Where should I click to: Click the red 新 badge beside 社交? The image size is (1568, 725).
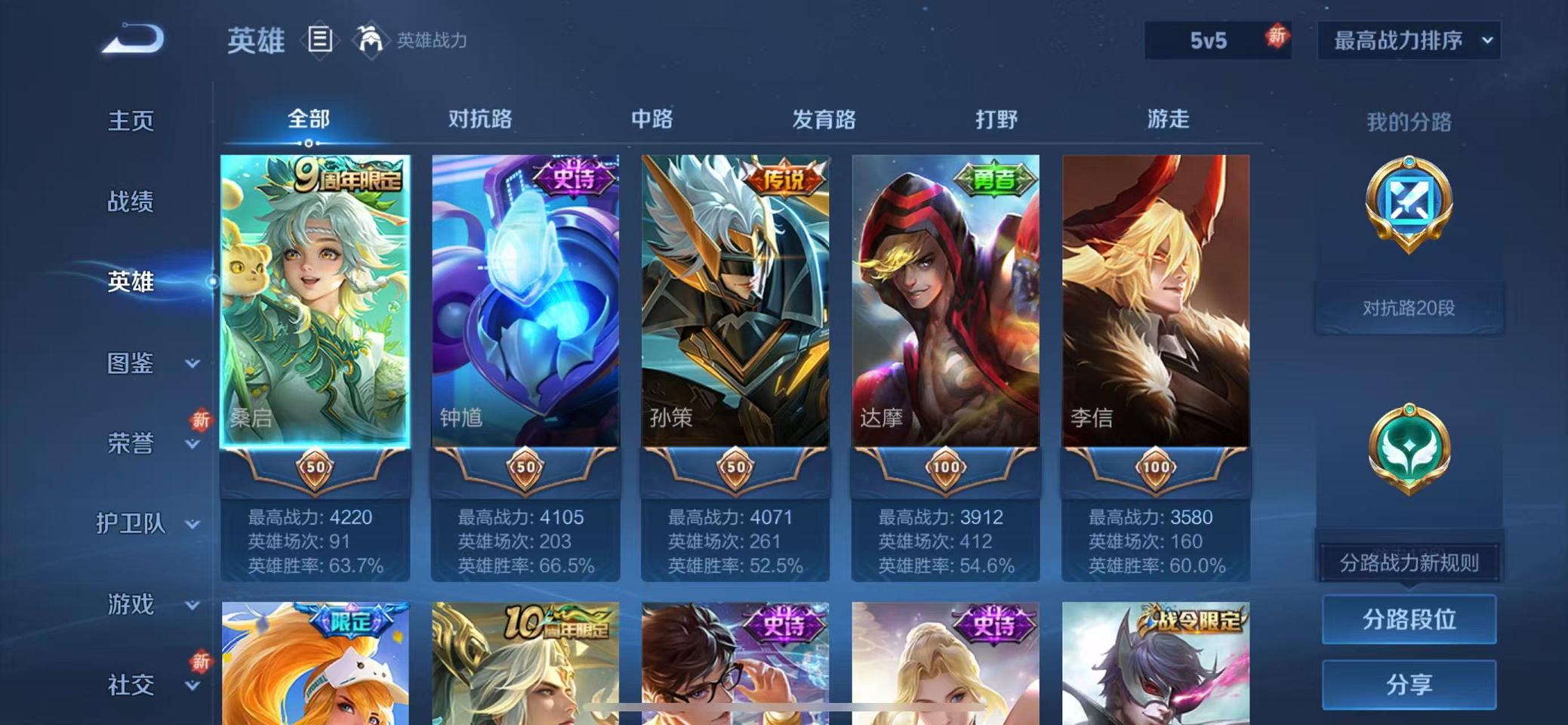(x=201, y=662)
